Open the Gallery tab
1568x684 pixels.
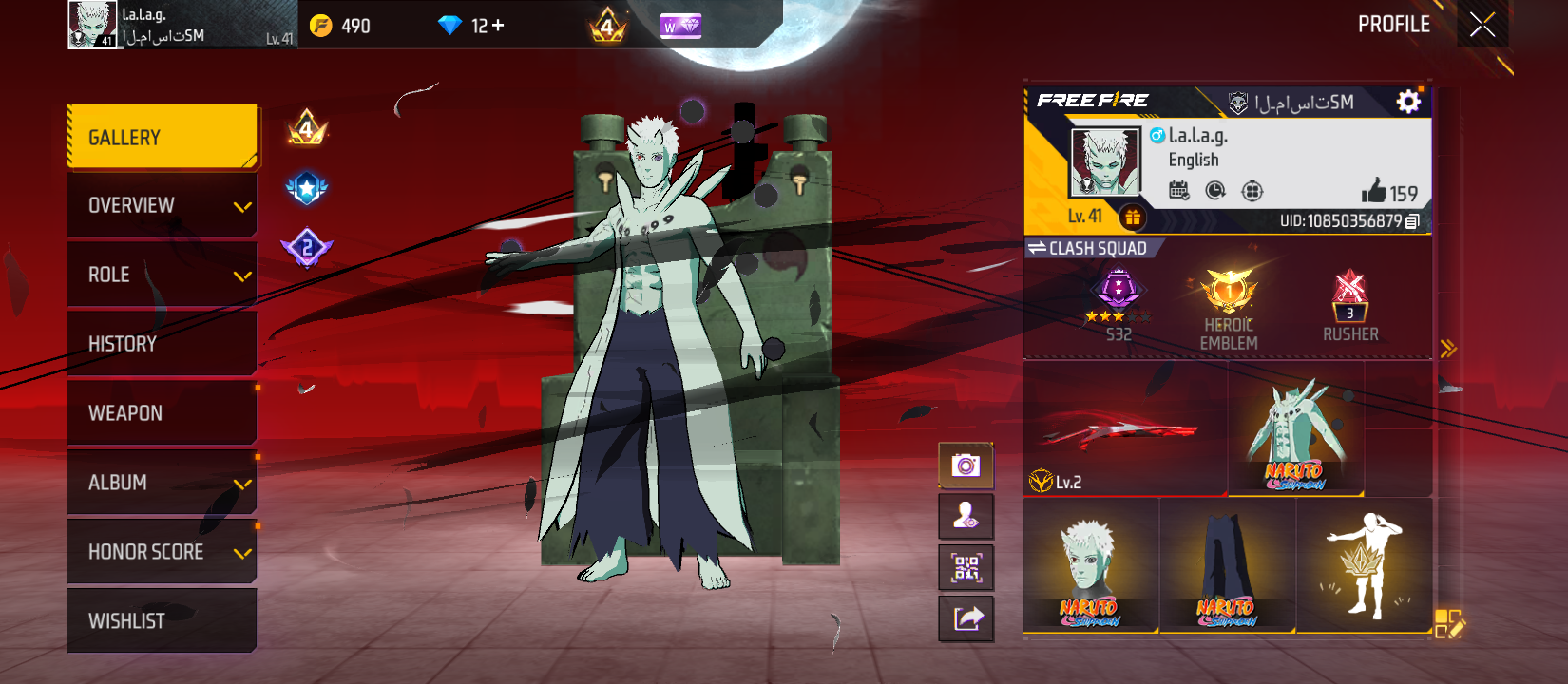(x=162, y=137)
